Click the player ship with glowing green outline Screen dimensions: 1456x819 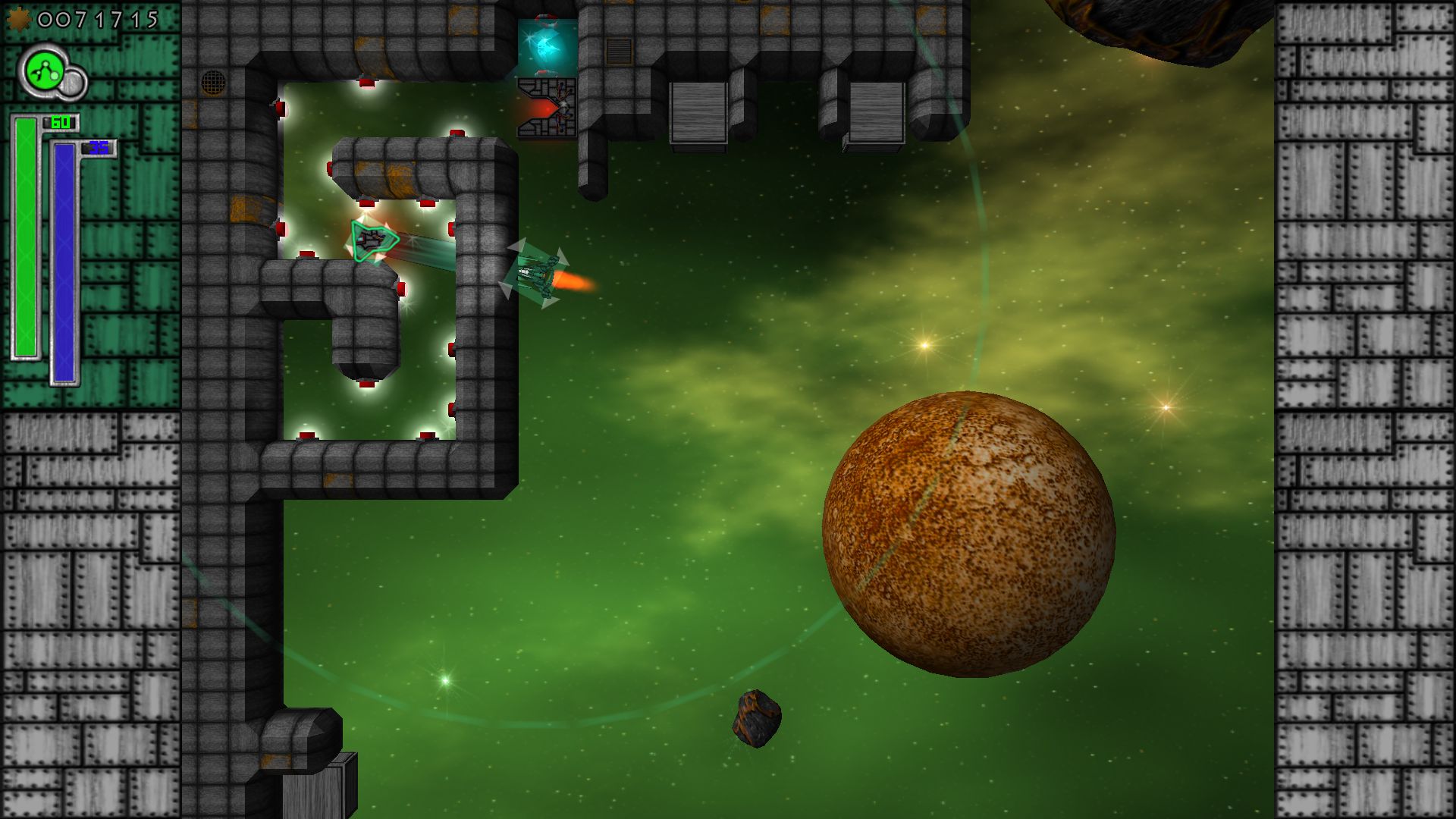click(x=372, y=241)
